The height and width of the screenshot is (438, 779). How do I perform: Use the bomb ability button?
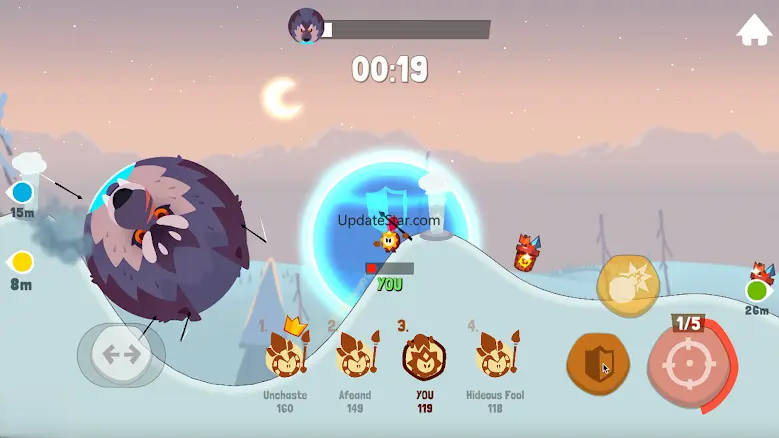628,287
